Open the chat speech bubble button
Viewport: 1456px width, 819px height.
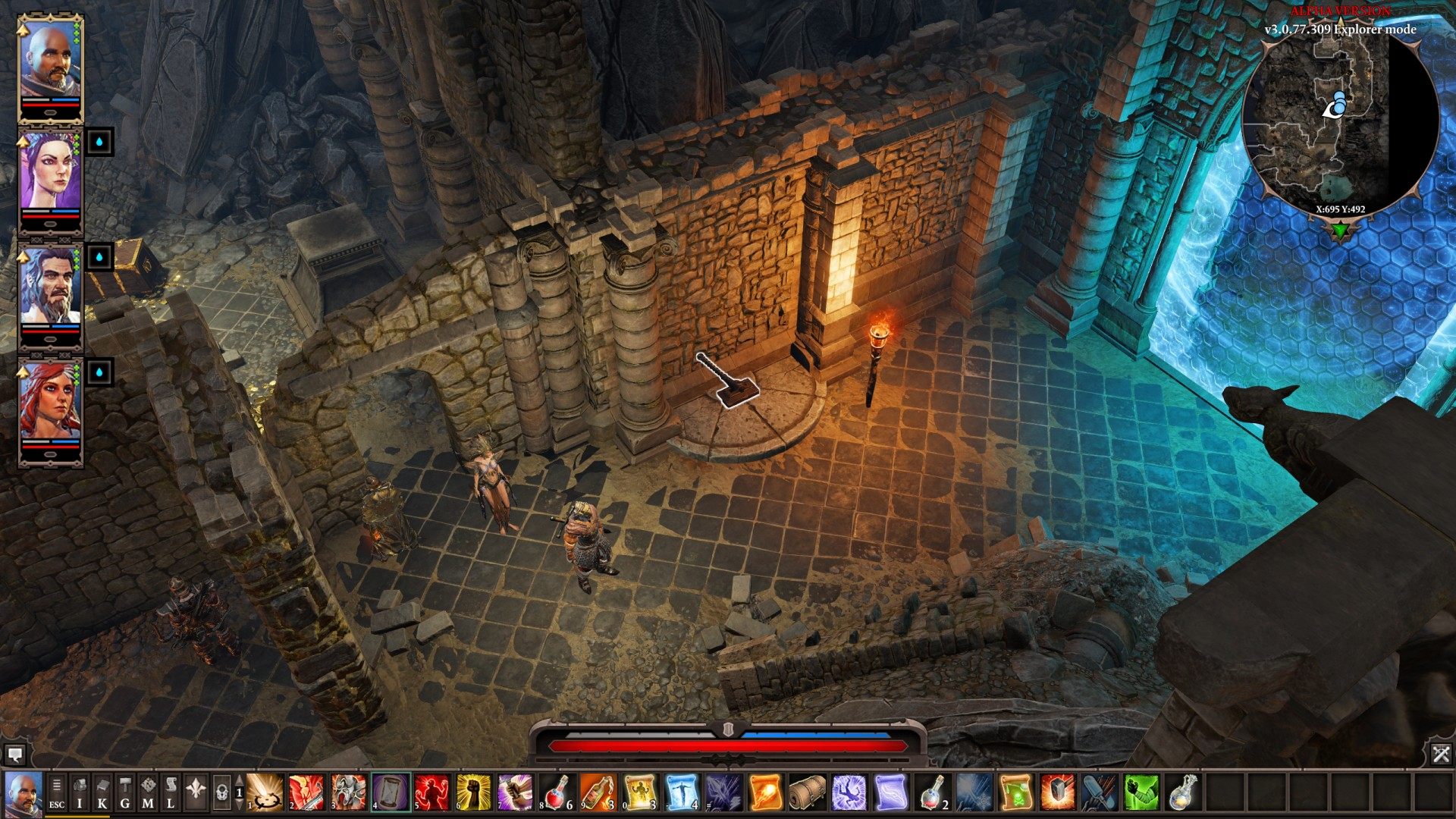(14, 755)
